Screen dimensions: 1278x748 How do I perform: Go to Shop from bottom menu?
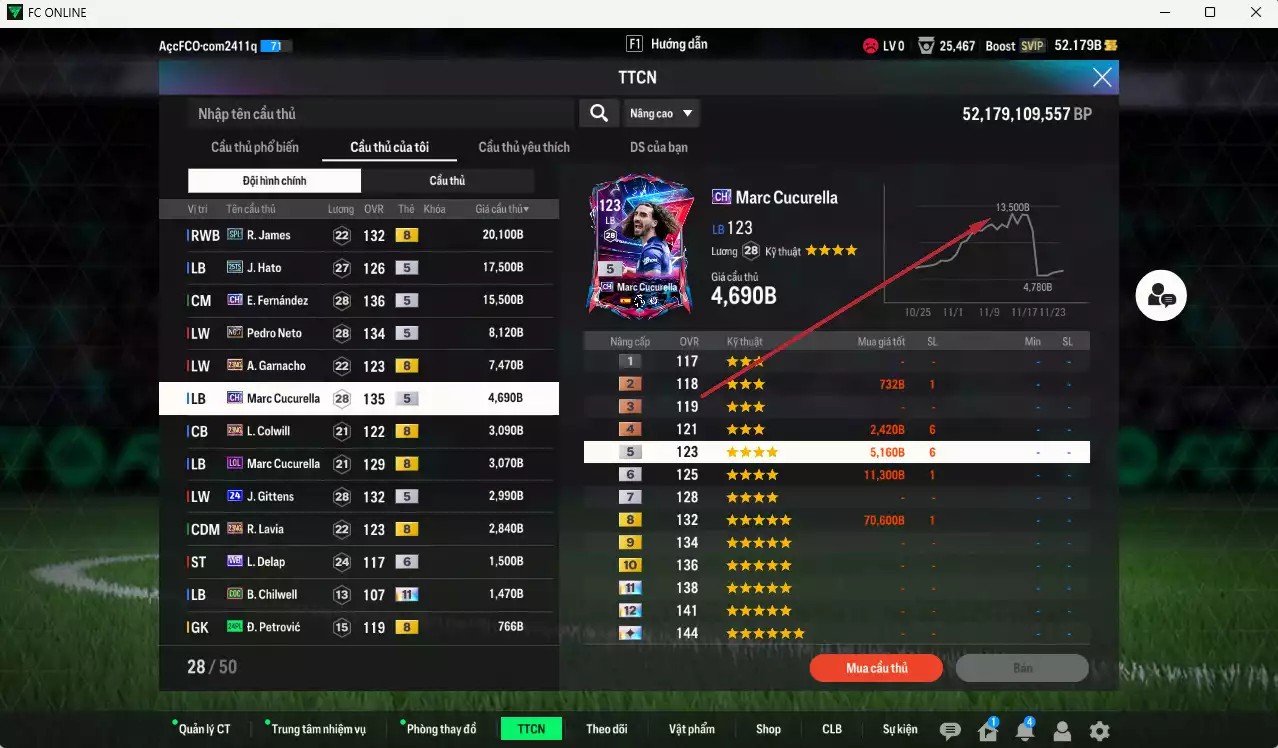[768, 729]
